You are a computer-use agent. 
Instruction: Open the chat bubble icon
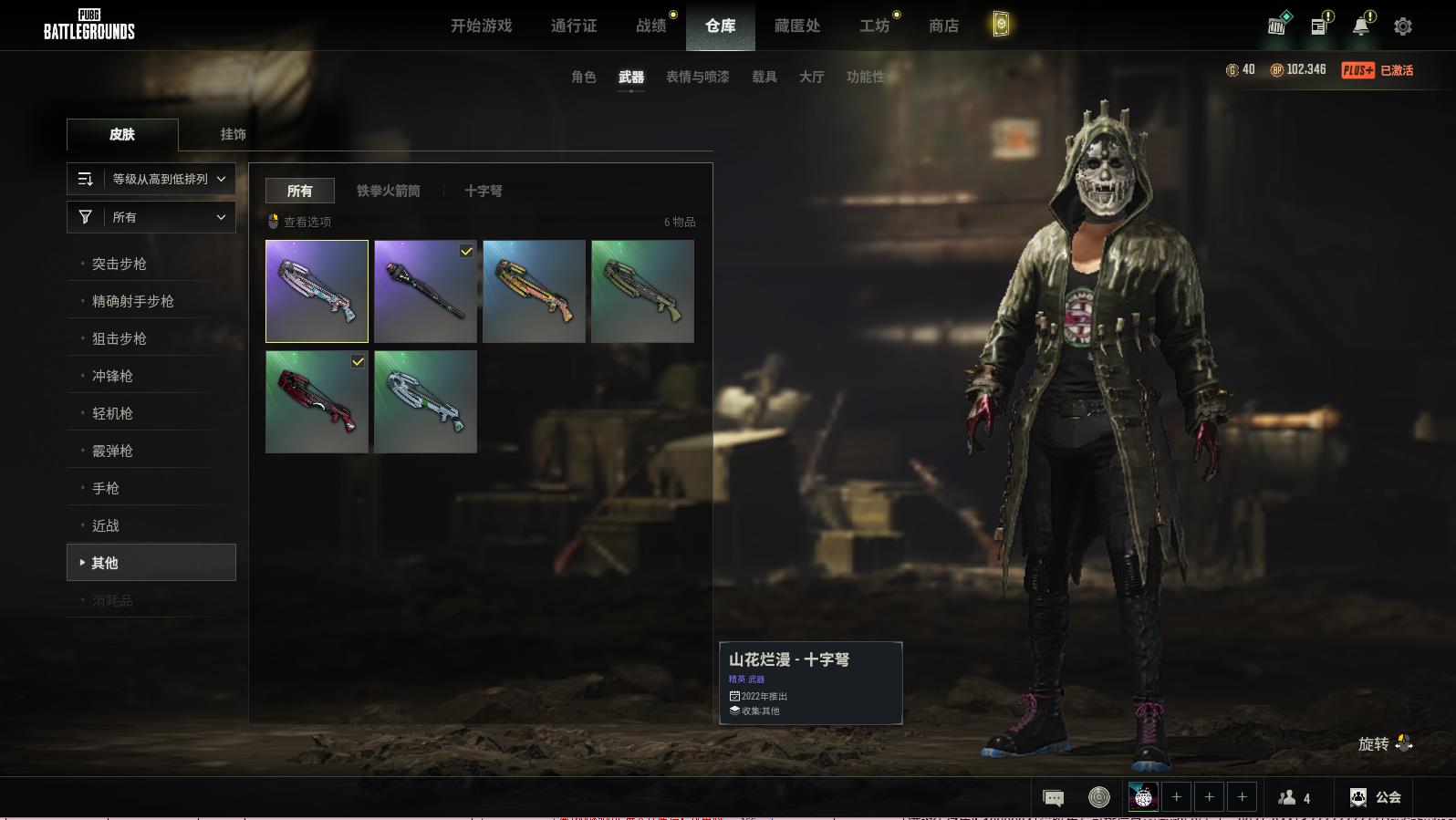coord(1053,798)
